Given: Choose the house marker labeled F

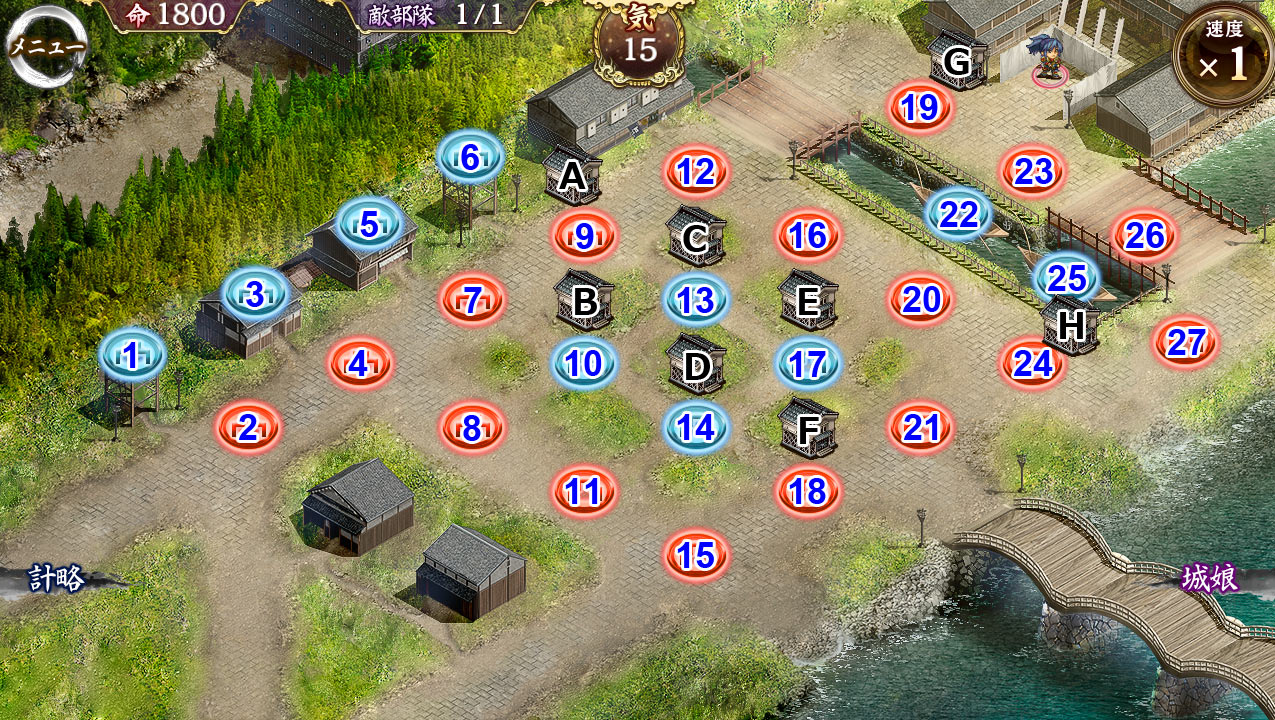Looking at the screenshot, I should [808, 428].
